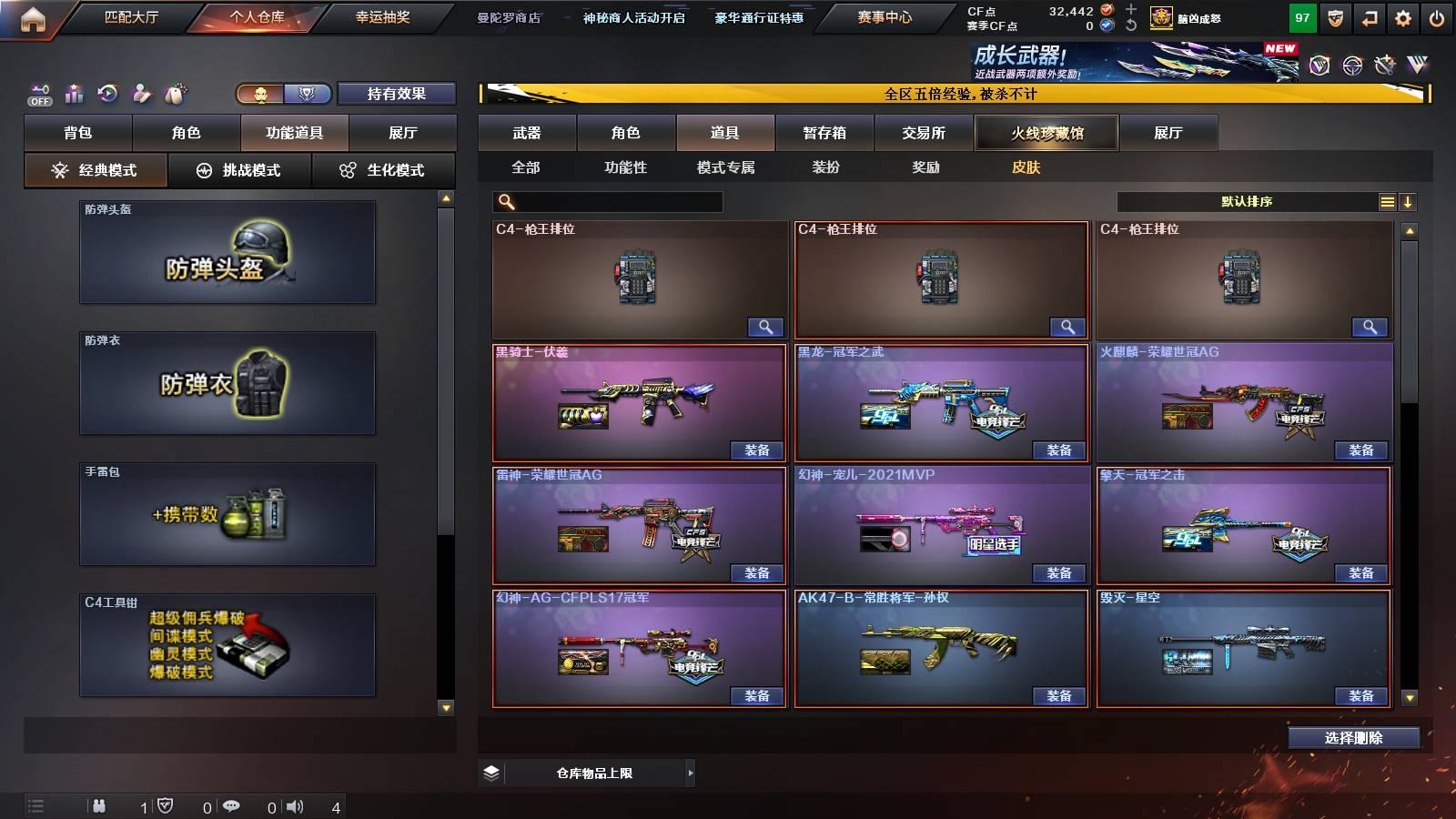Click 装备 on 黑骑士-伏羲 weapon
The image size is (1456, 819).
click(756, 450)
